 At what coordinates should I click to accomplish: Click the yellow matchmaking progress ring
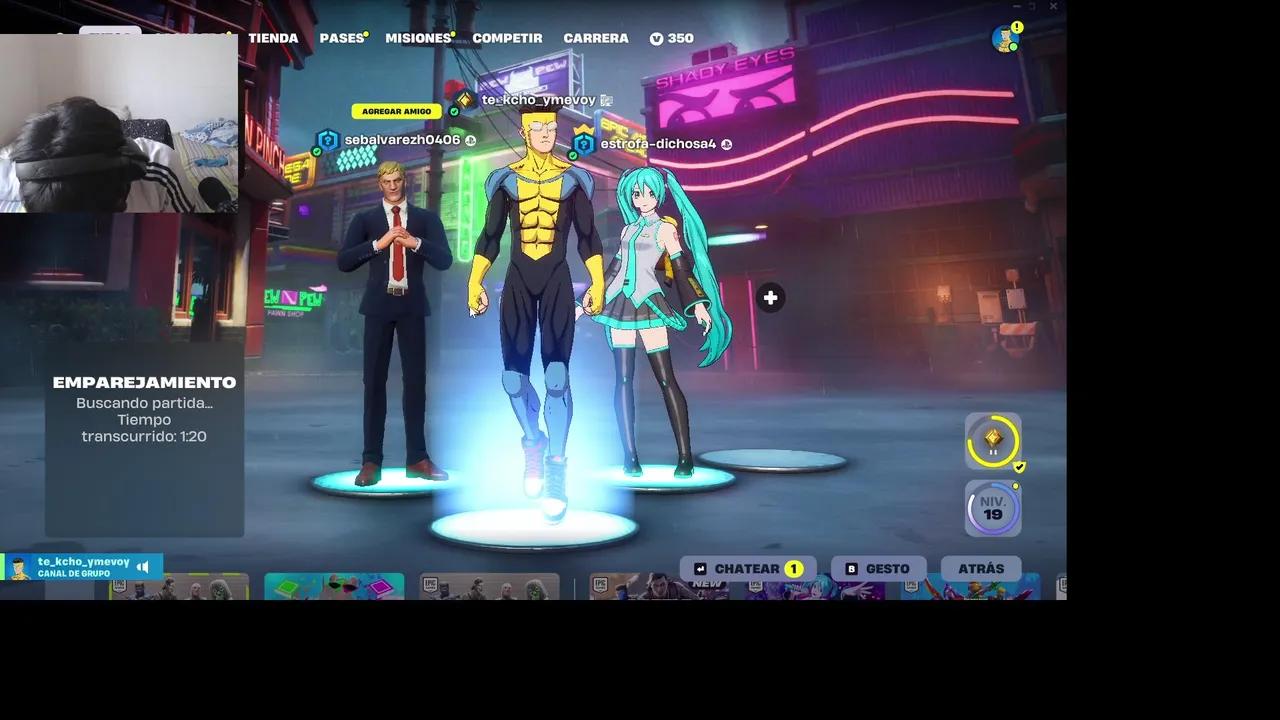991,440
